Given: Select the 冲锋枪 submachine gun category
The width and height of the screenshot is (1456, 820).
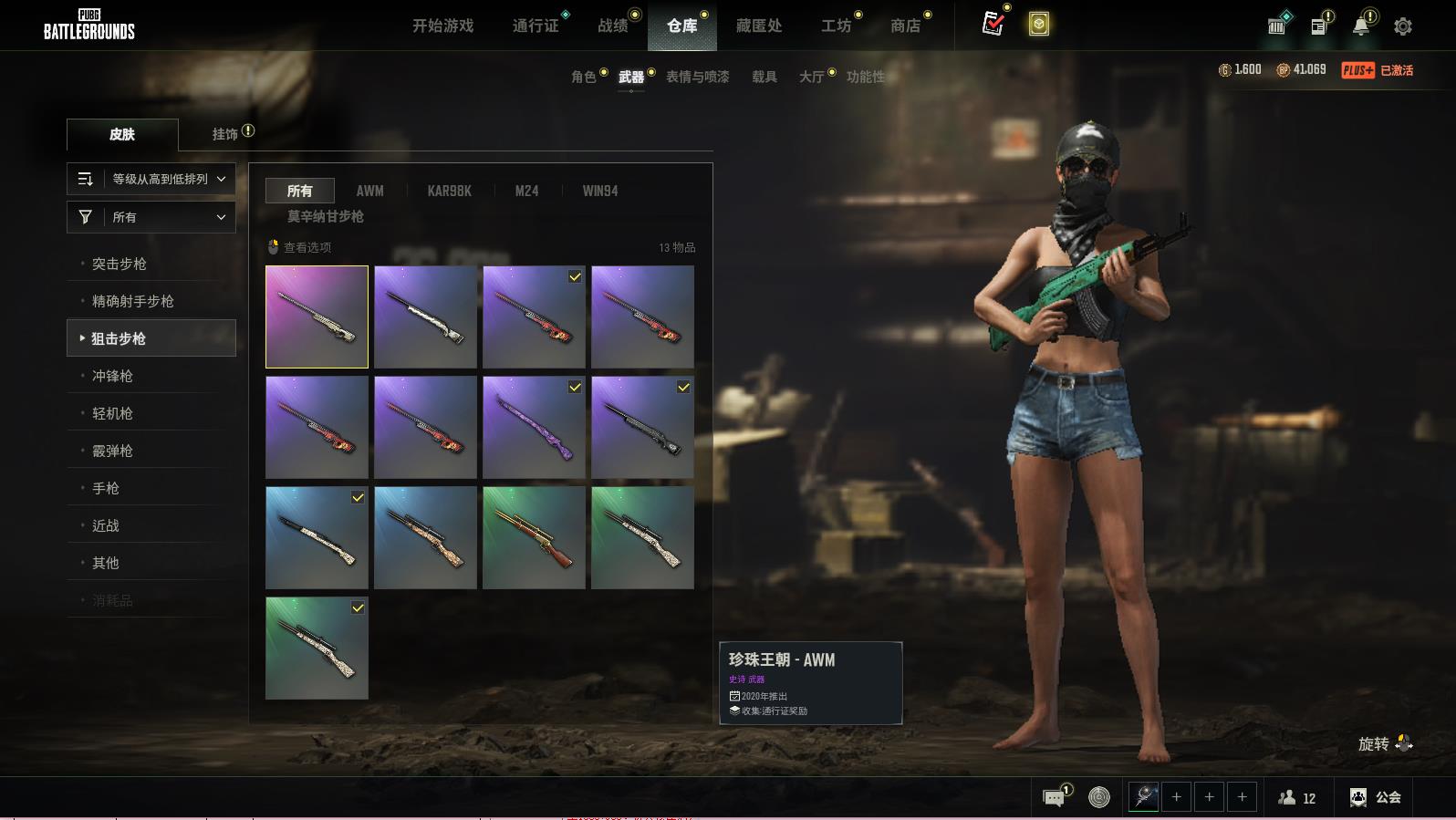Looking at the screenshot, I should pos(112,376).
